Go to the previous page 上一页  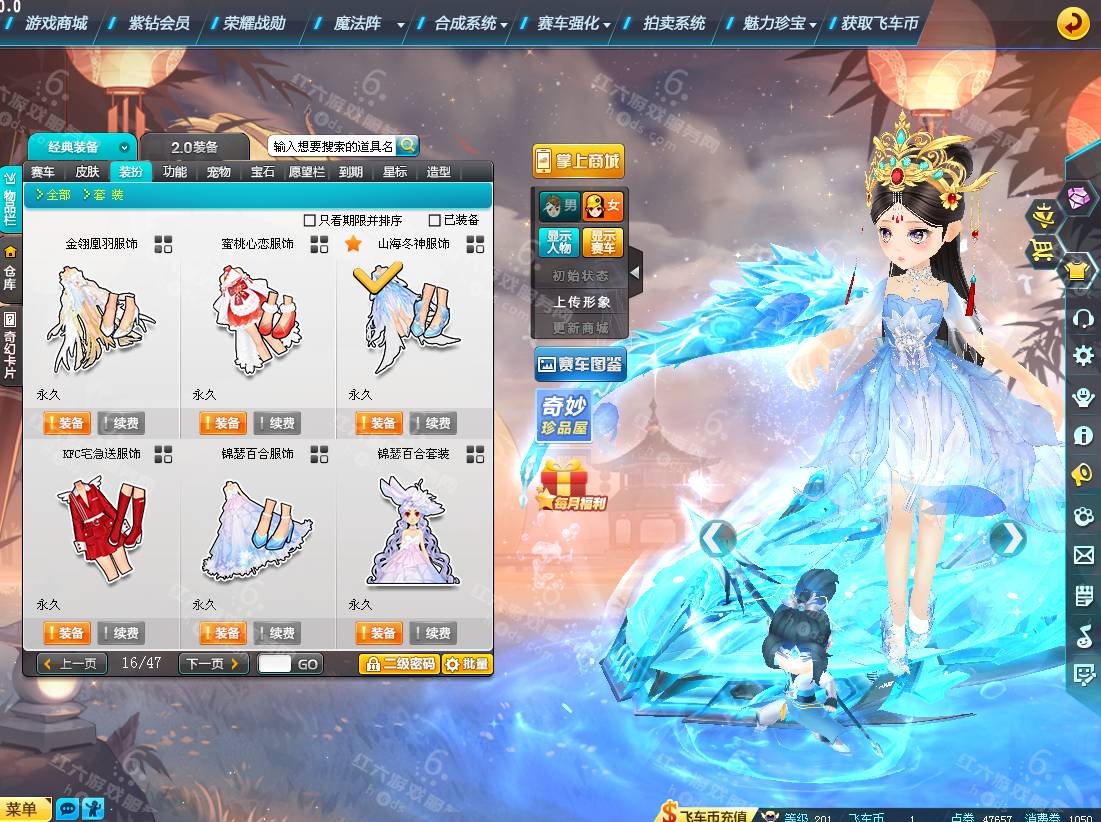click(x=72, y=663)
